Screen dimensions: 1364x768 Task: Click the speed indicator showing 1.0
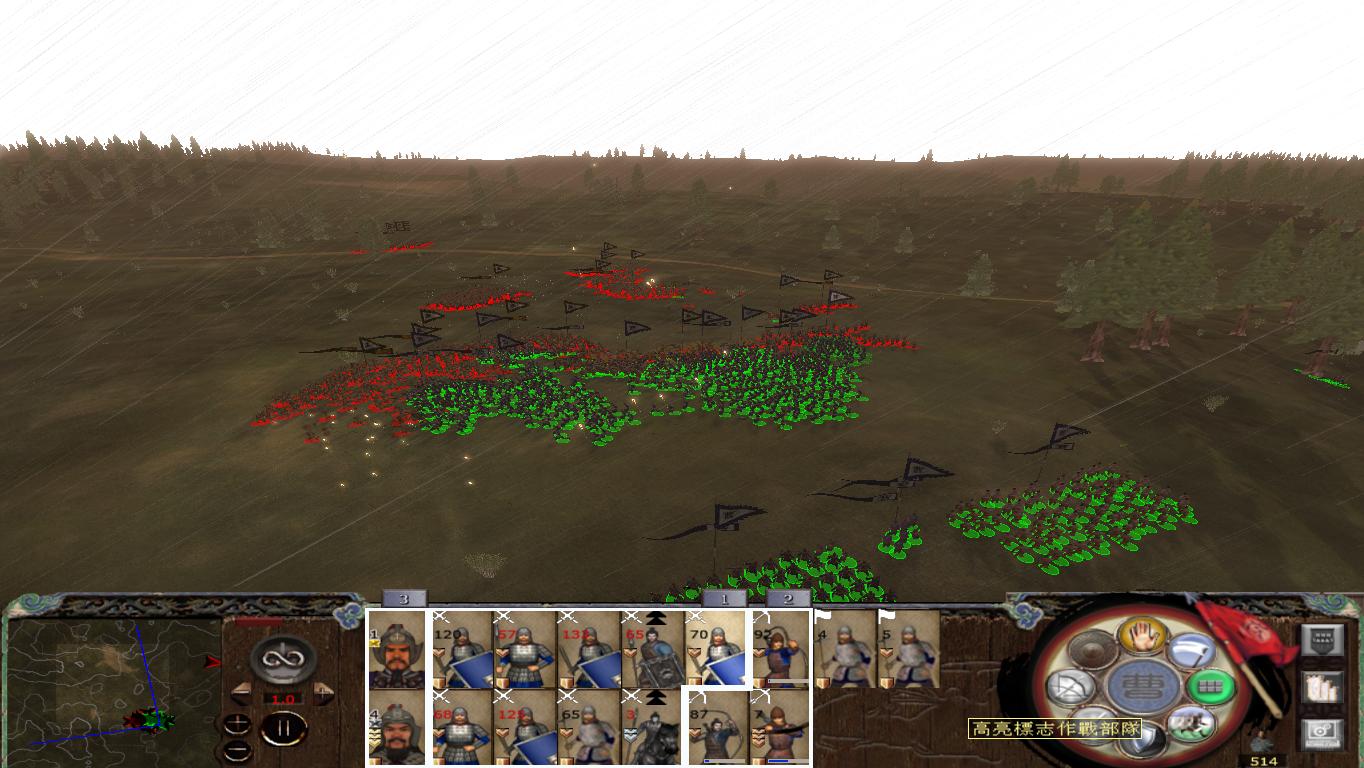[x=283, y=697]
